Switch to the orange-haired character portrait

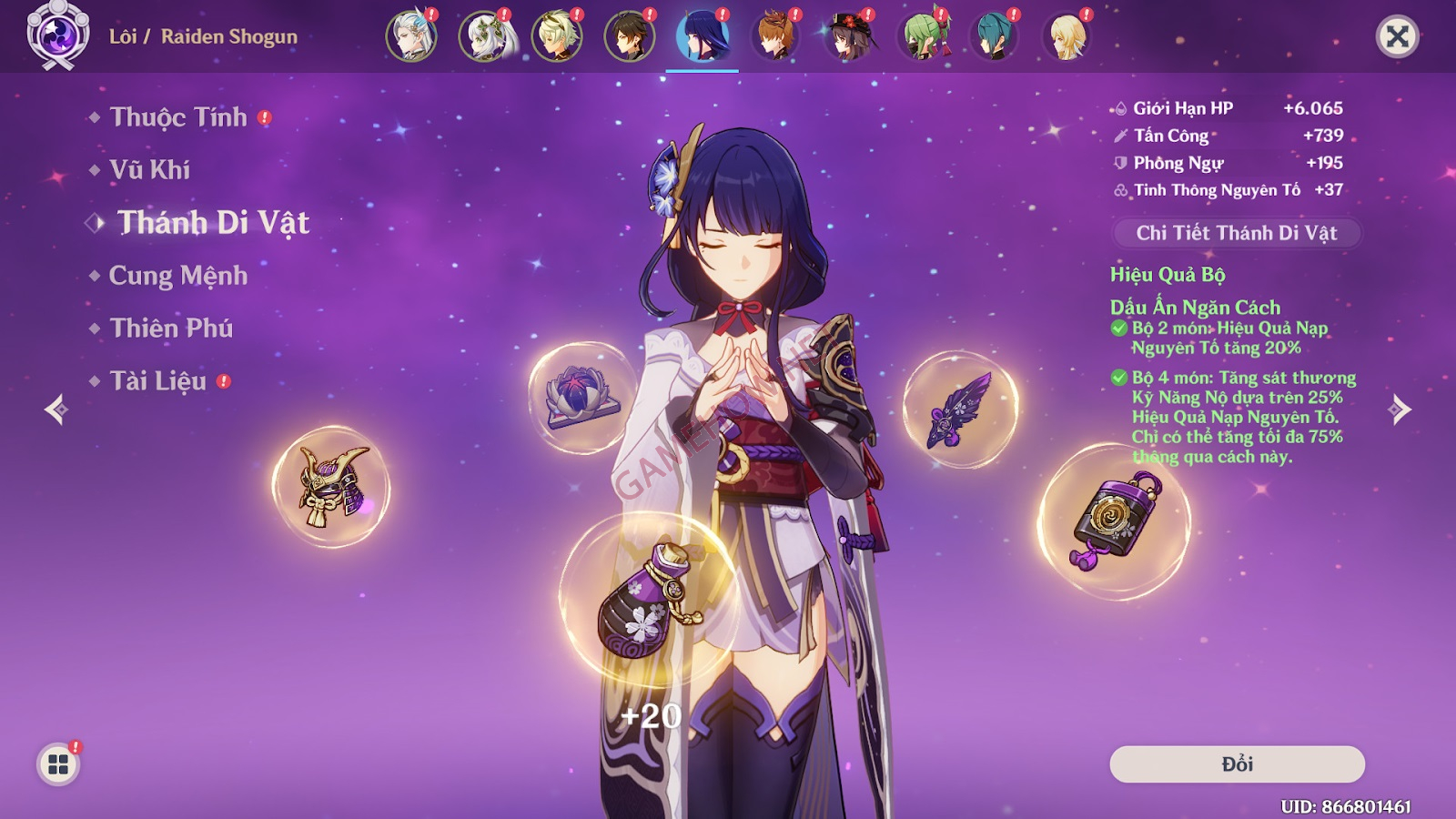pyautogui.click(x=775, y=37)
